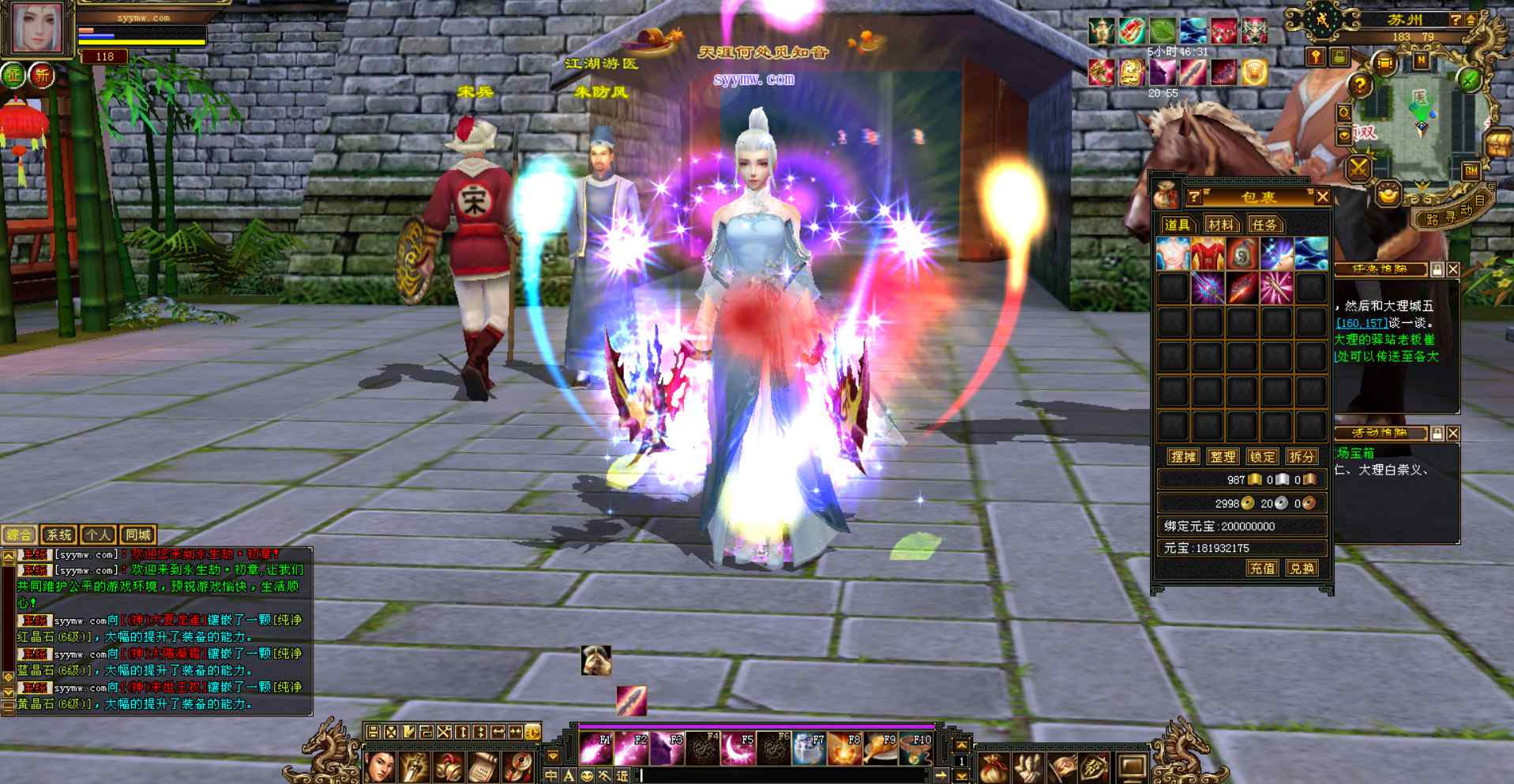Switch to the 系统 chat tab
Screen dimensions: 1514x784
coord(59,535)
